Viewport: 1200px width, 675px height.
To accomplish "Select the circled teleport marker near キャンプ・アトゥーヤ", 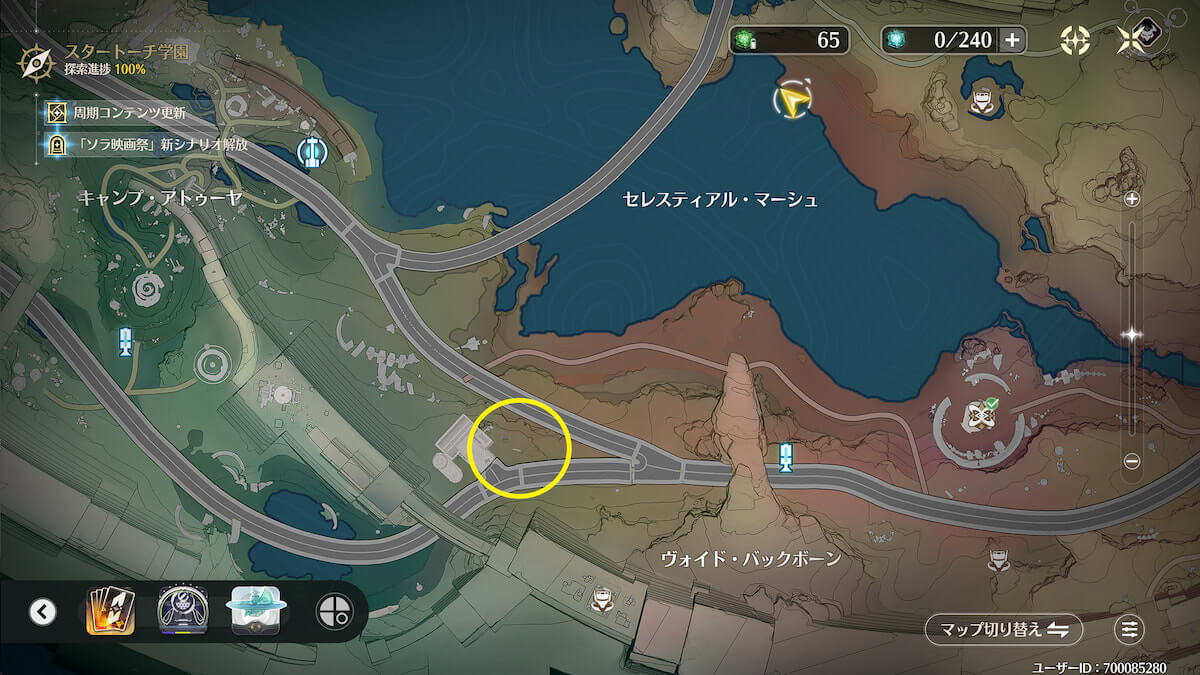I will tap(313, 152).
